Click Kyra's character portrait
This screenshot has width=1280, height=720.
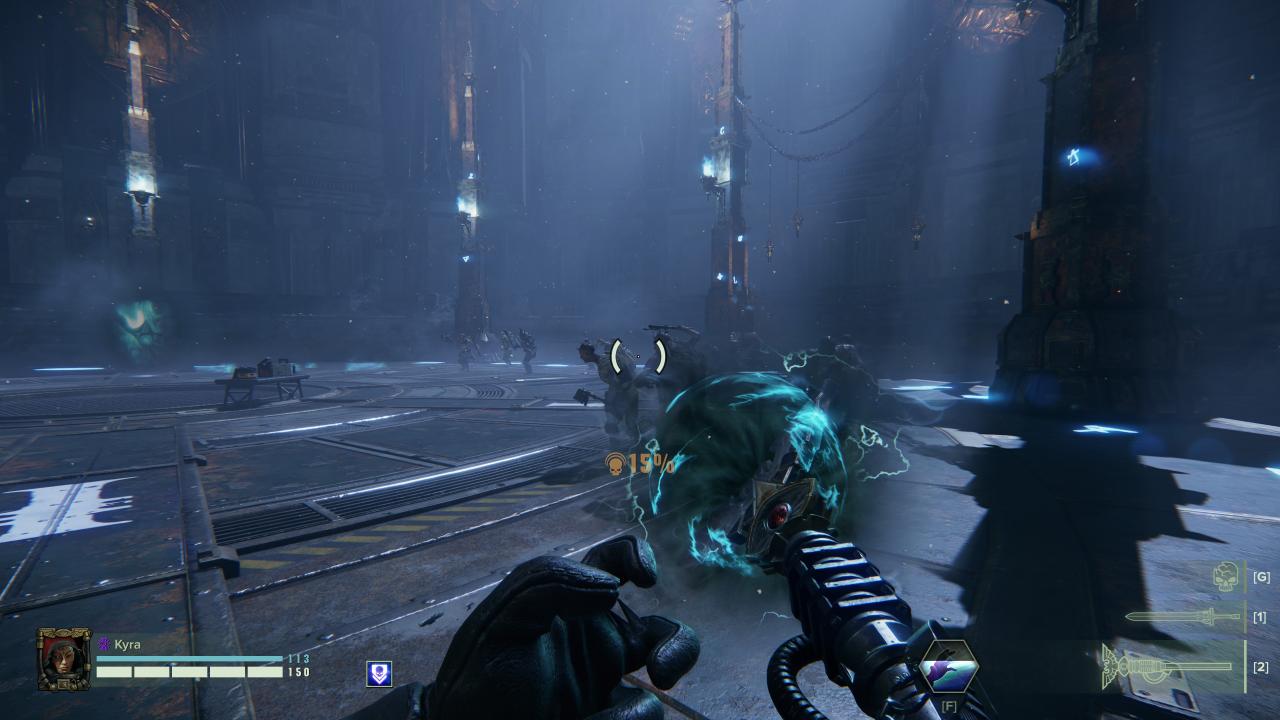coord(64,659)
